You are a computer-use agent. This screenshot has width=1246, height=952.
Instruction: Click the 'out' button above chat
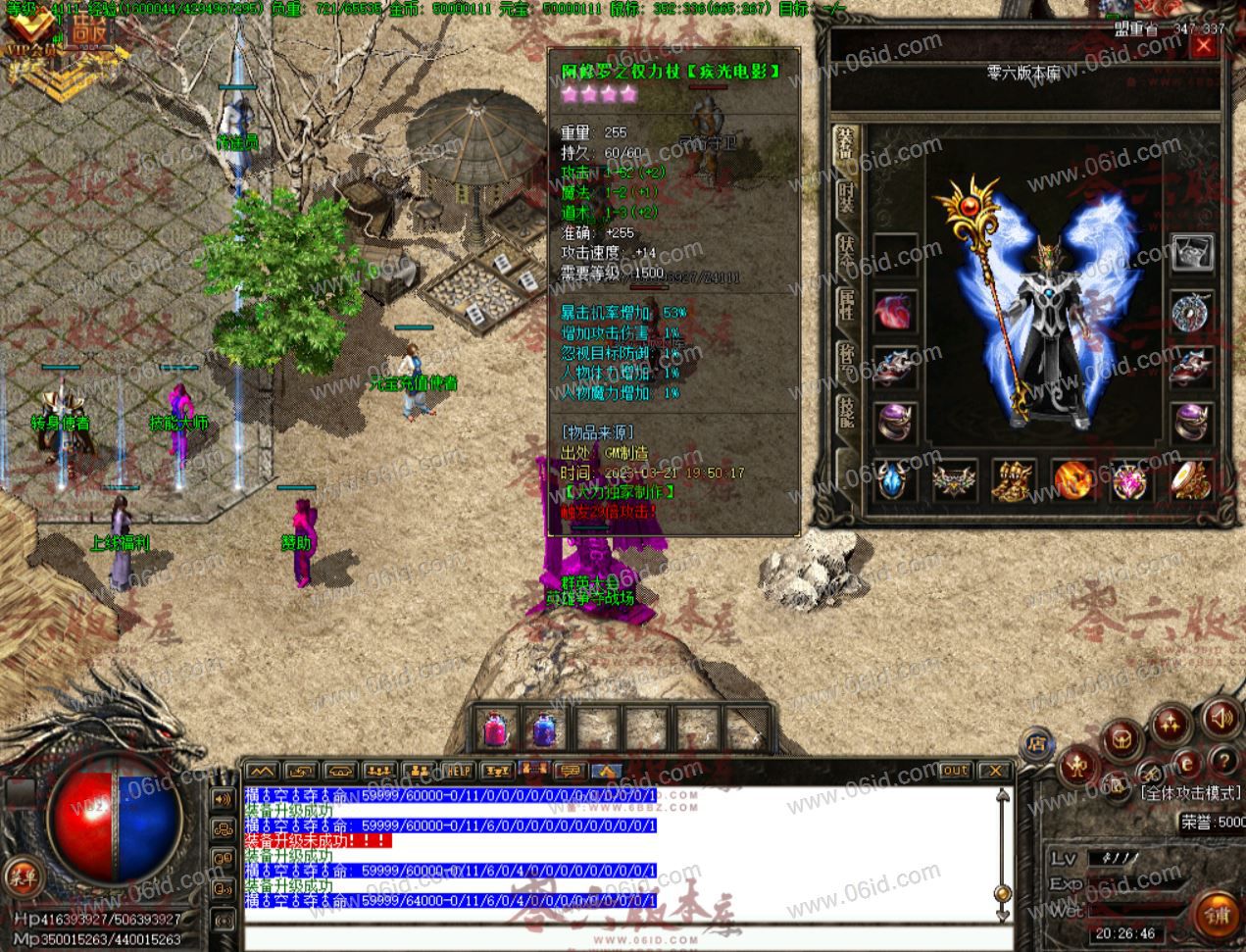click(954, 771)
